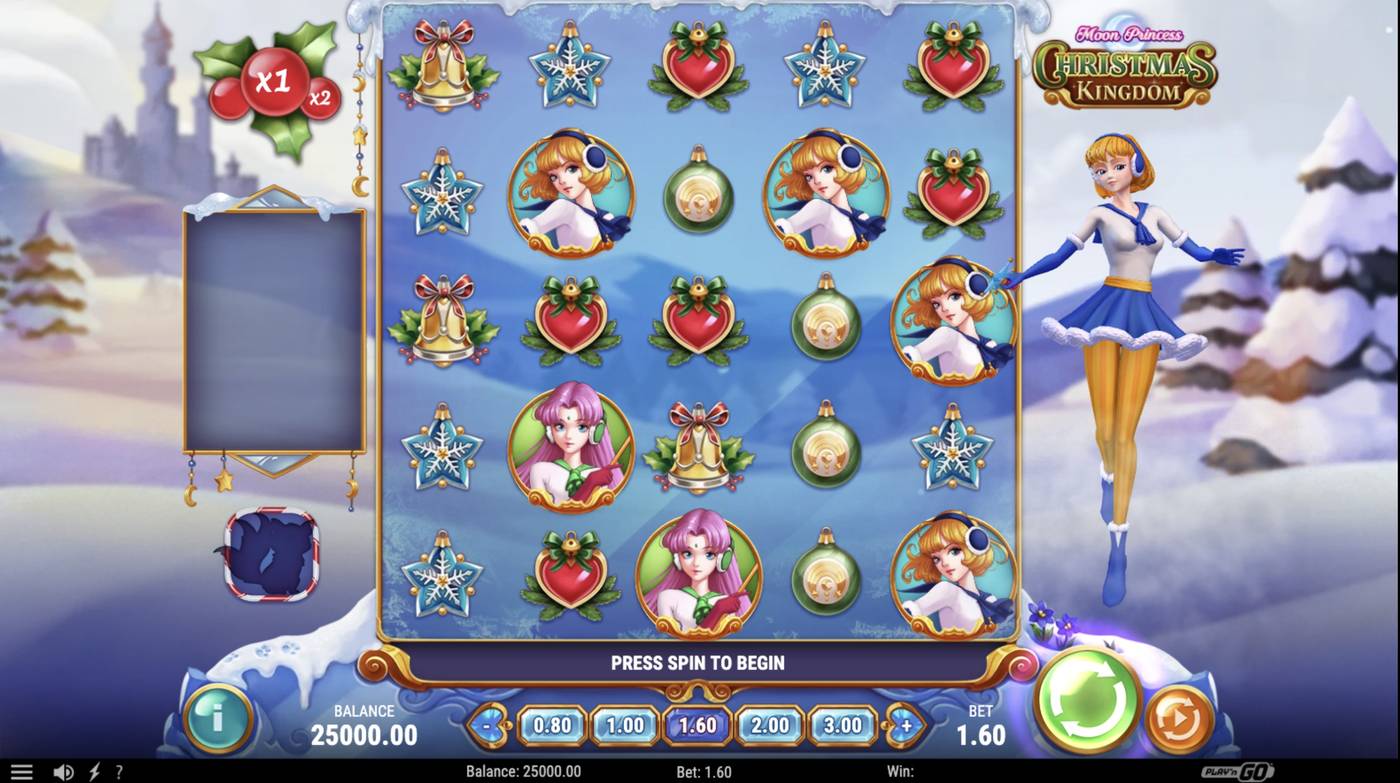Image resolution: width=1400 pixels, height=783 pixels.
Task: Select the 0.80 bet chip
Action: pos(551,723)
